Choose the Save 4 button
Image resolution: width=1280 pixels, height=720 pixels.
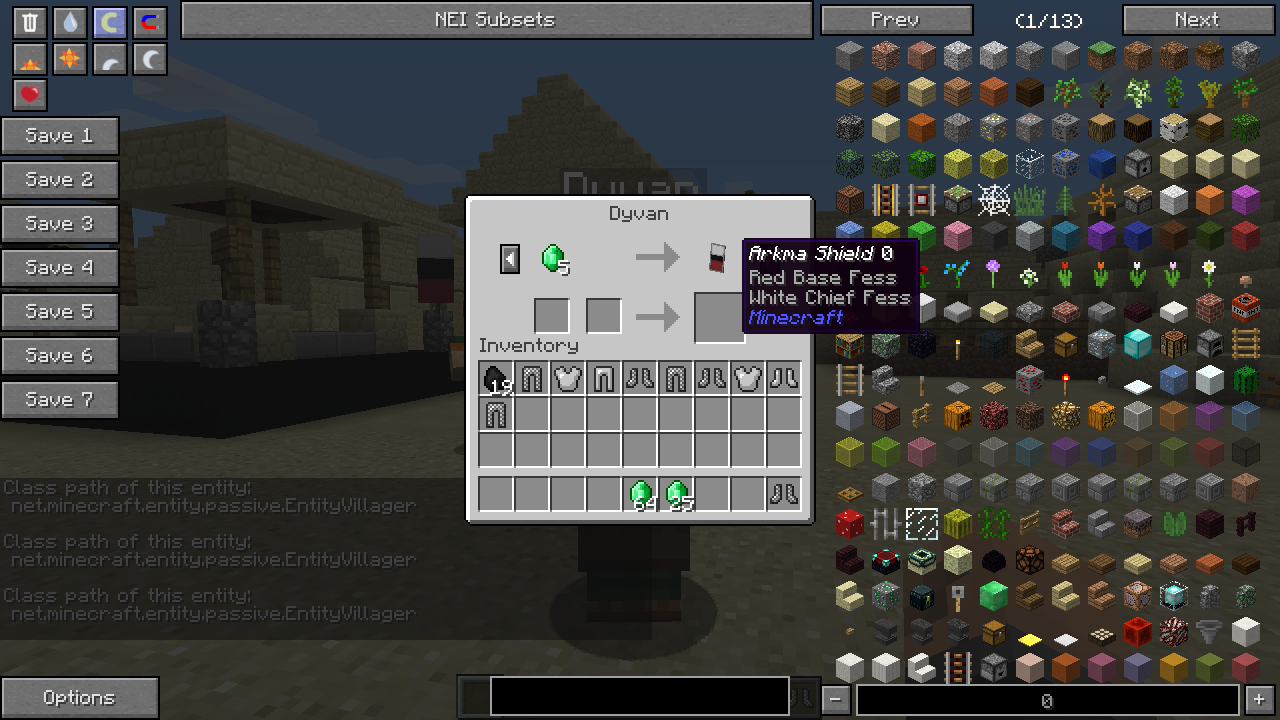(60, 268)
